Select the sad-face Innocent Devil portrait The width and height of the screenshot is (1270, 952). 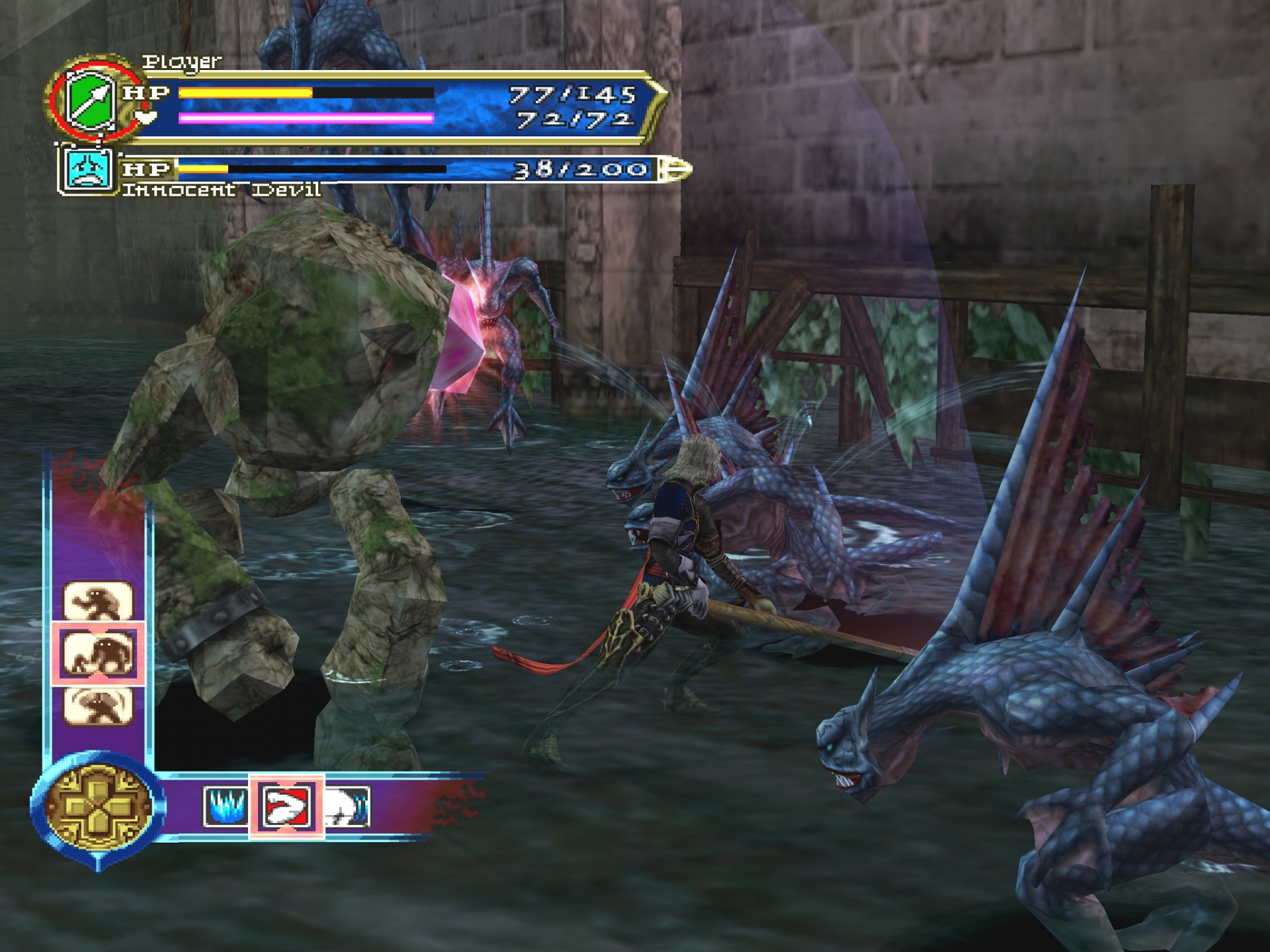[x=87, y=171]
